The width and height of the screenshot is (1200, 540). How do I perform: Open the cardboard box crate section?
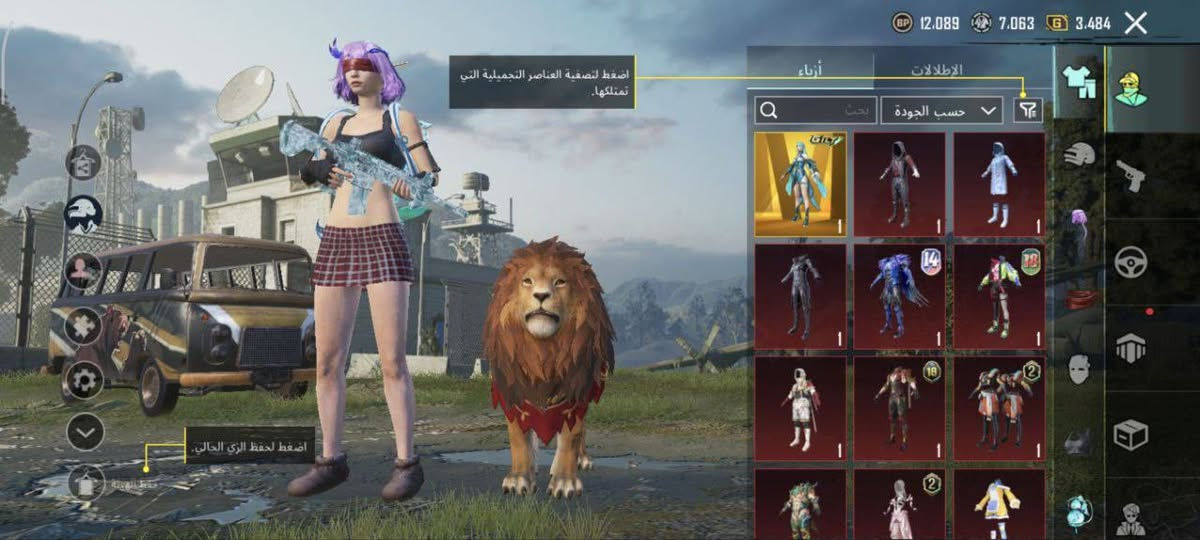coord(1131,434)
